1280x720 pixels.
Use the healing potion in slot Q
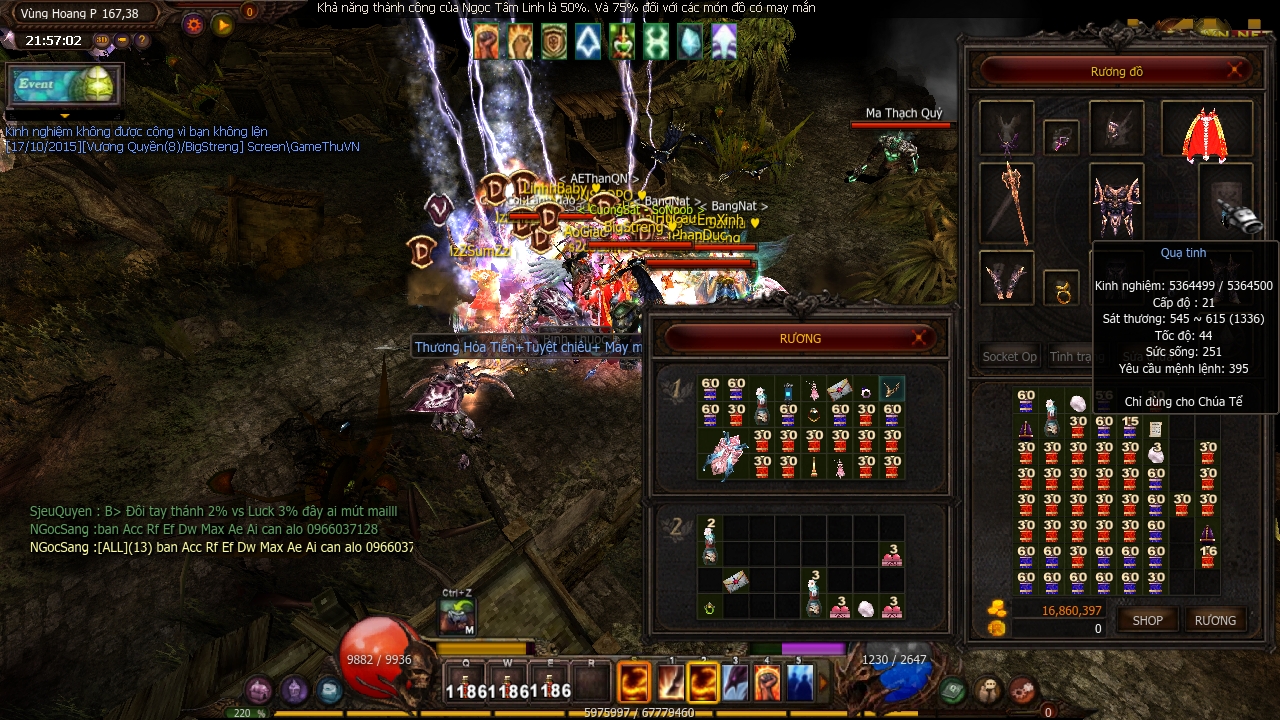[466, 682]
